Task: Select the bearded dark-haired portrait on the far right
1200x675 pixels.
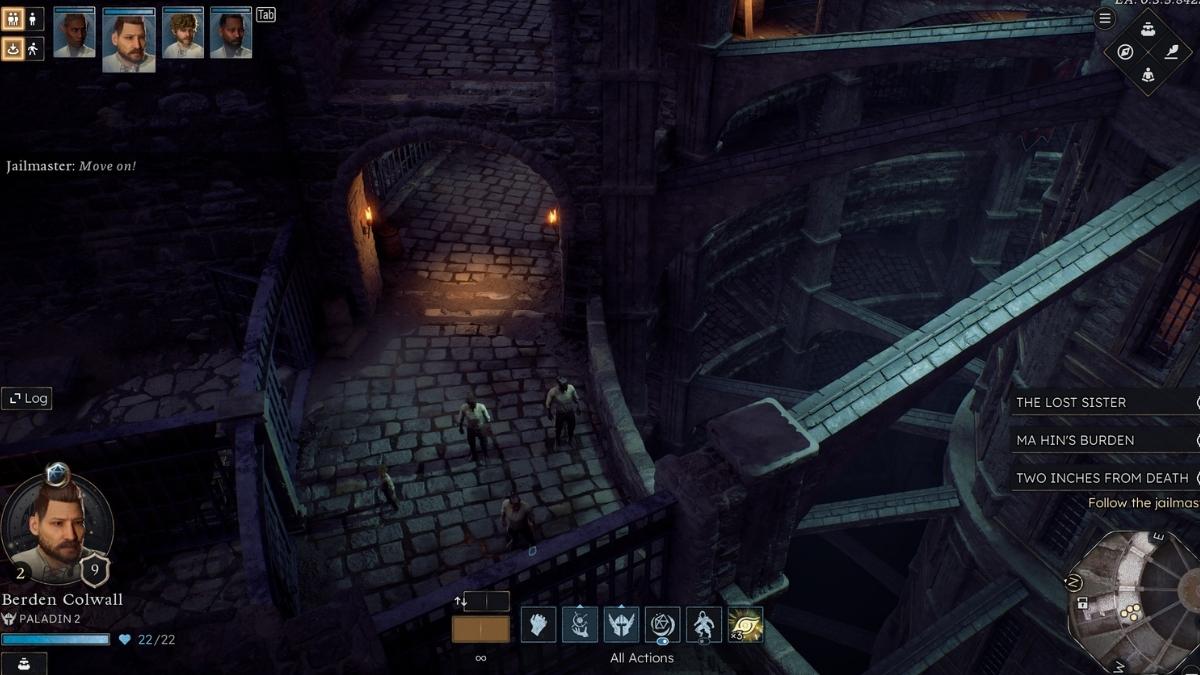Action: pyautogui.click(x=231, y=34)
